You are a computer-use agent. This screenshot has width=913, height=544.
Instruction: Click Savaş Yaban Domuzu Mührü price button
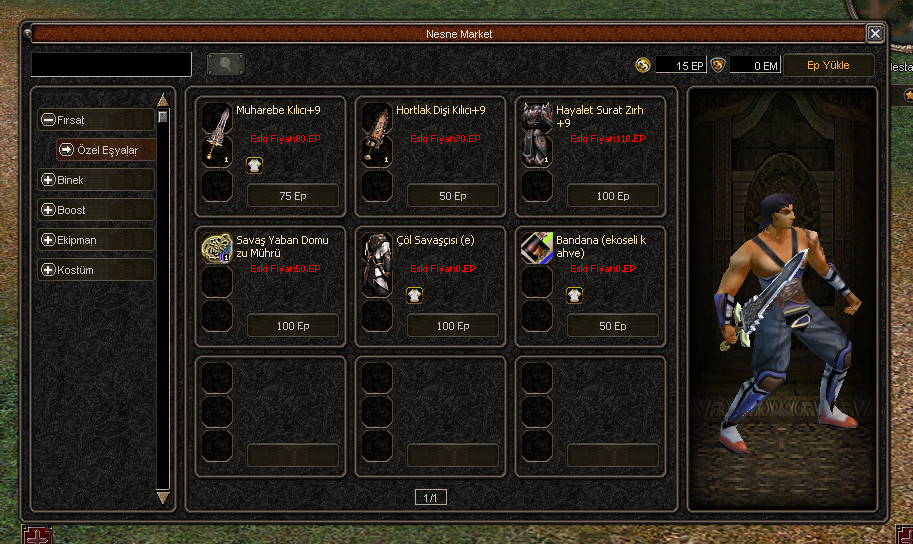click(293, 326)
